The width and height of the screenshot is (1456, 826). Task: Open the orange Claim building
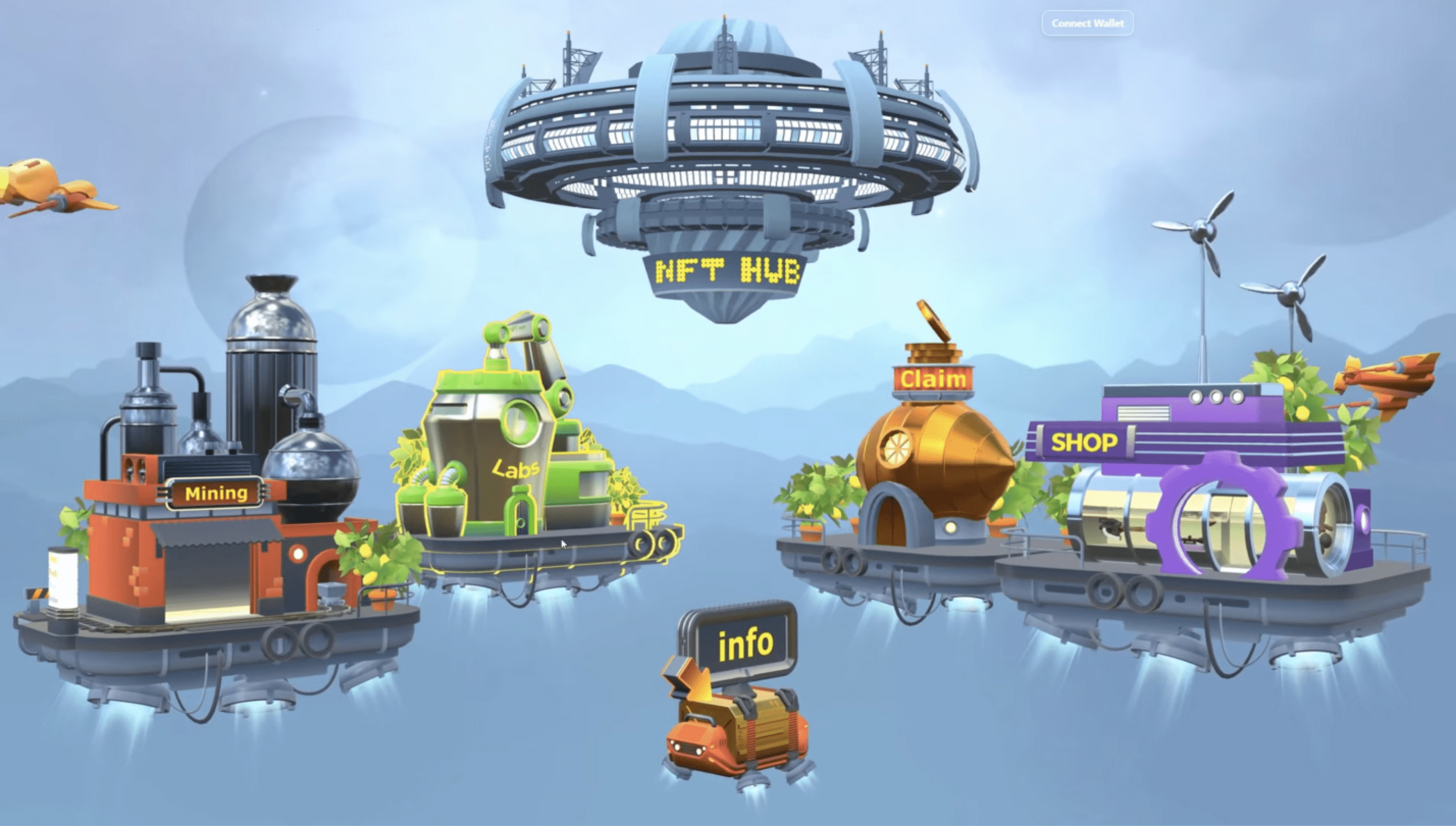[x=933, y=454]
